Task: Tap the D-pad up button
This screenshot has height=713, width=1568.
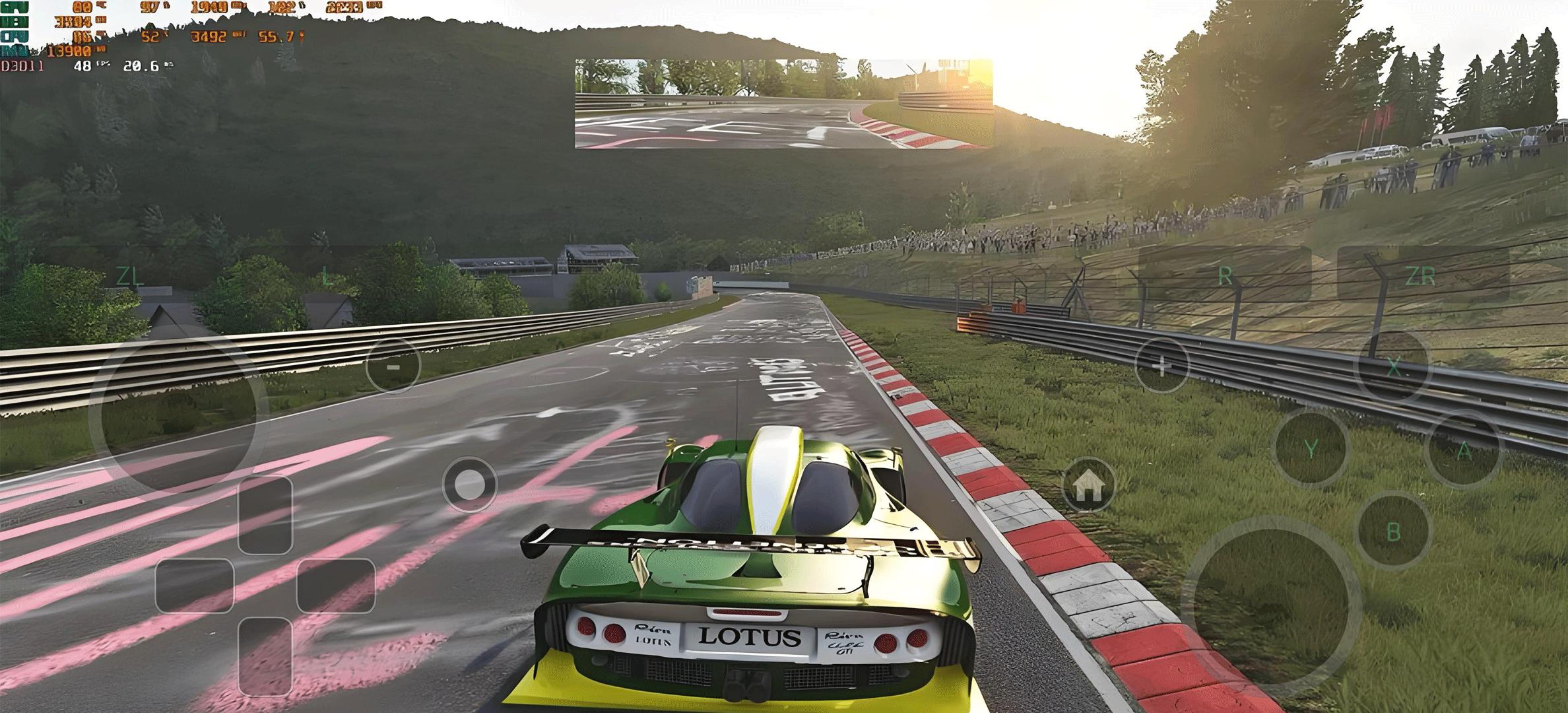Action: tap(265, 514)
